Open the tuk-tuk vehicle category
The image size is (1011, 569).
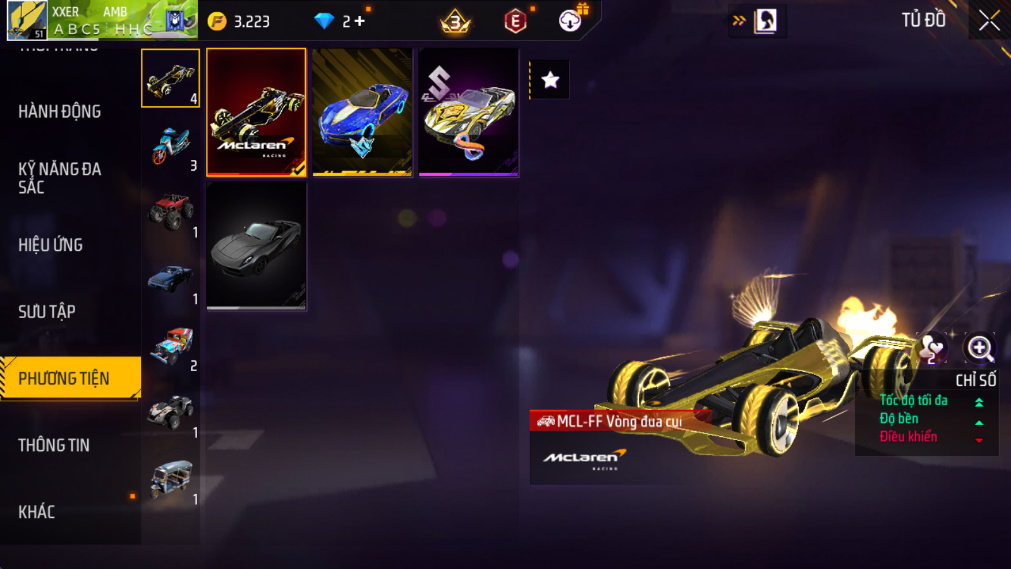click(170, 479)
